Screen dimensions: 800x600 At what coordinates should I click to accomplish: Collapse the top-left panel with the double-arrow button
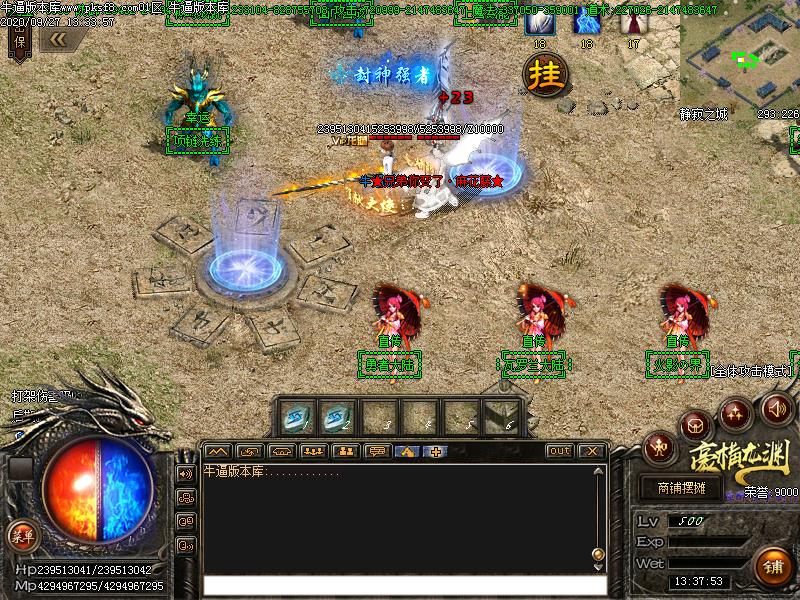point(57,38)
